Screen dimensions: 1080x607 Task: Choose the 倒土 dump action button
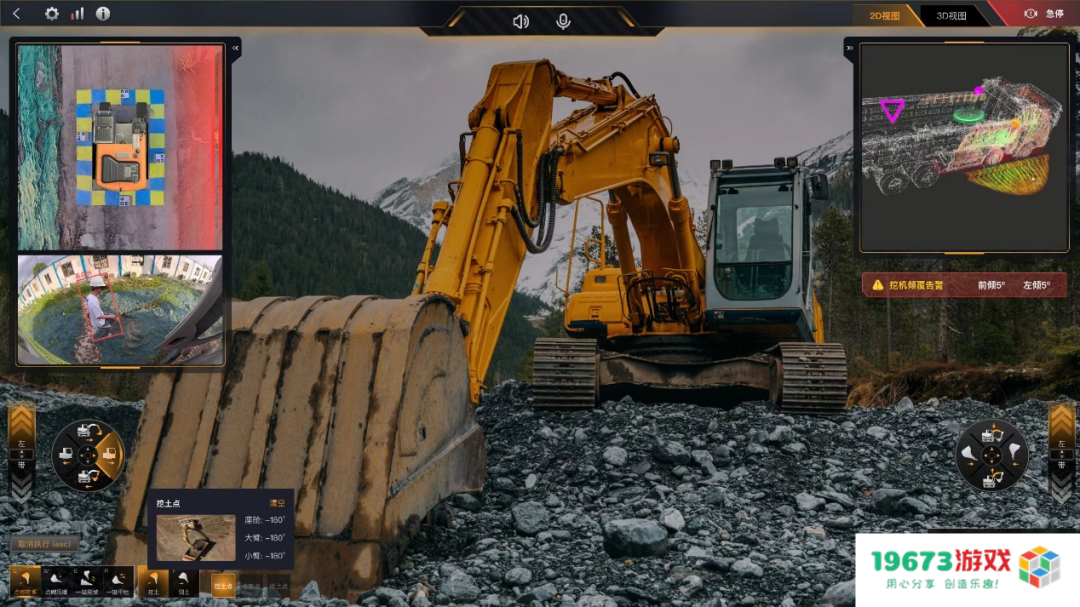[x=182, y=581]
